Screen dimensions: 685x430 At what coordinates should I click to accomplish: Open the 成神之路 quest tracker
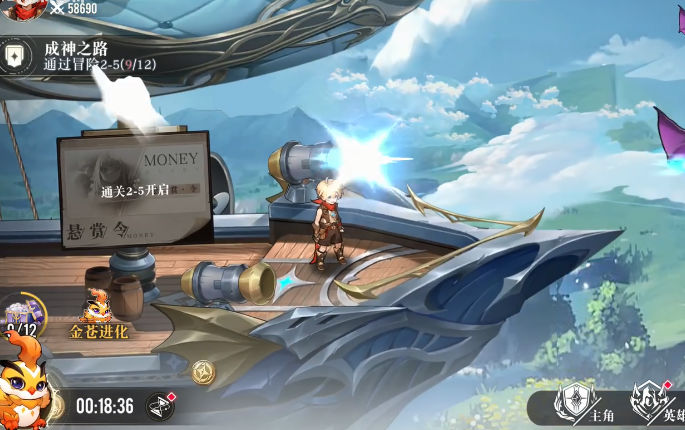pos(80,56)
